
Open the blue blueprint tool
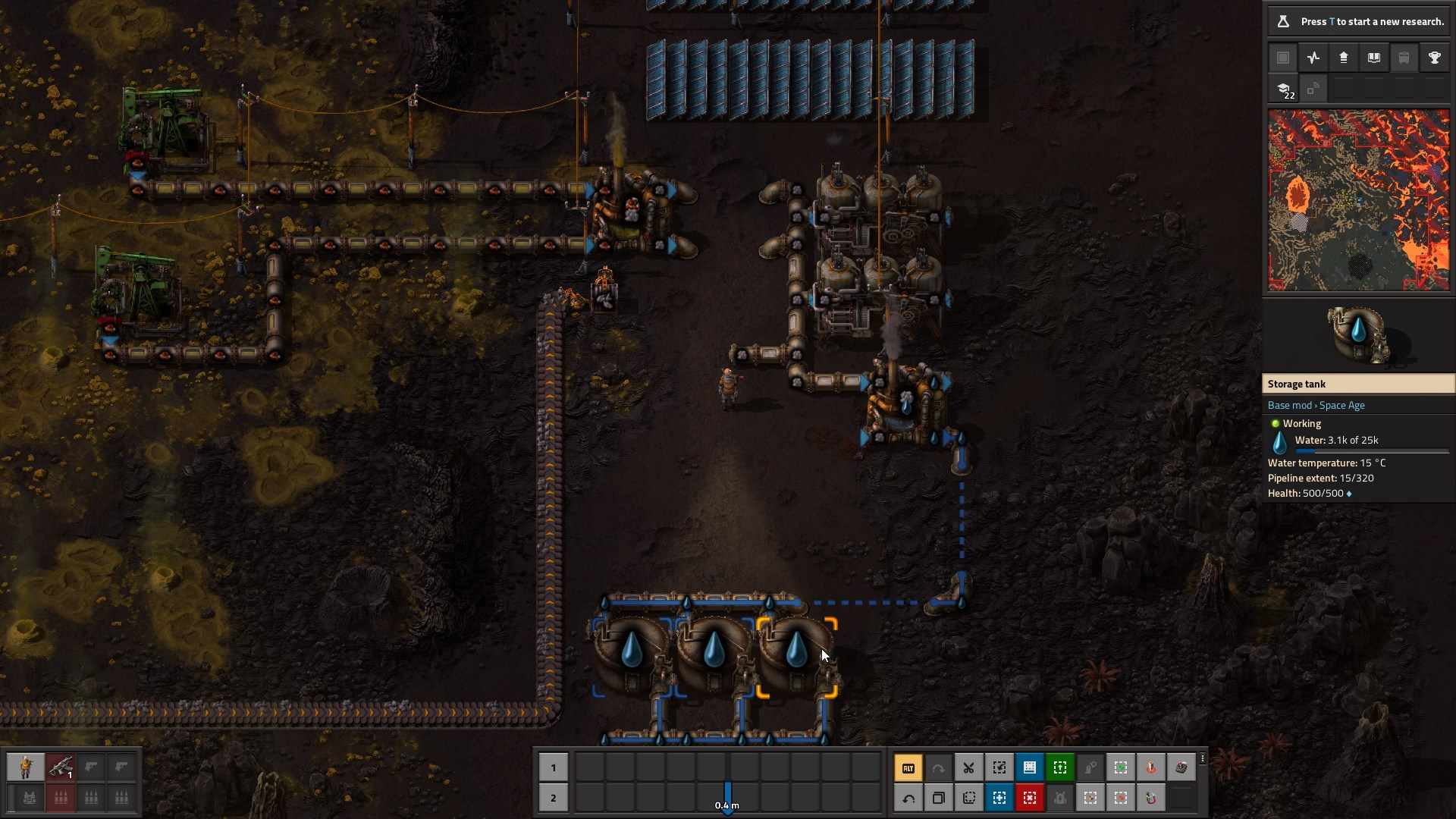pos(1030,768)
